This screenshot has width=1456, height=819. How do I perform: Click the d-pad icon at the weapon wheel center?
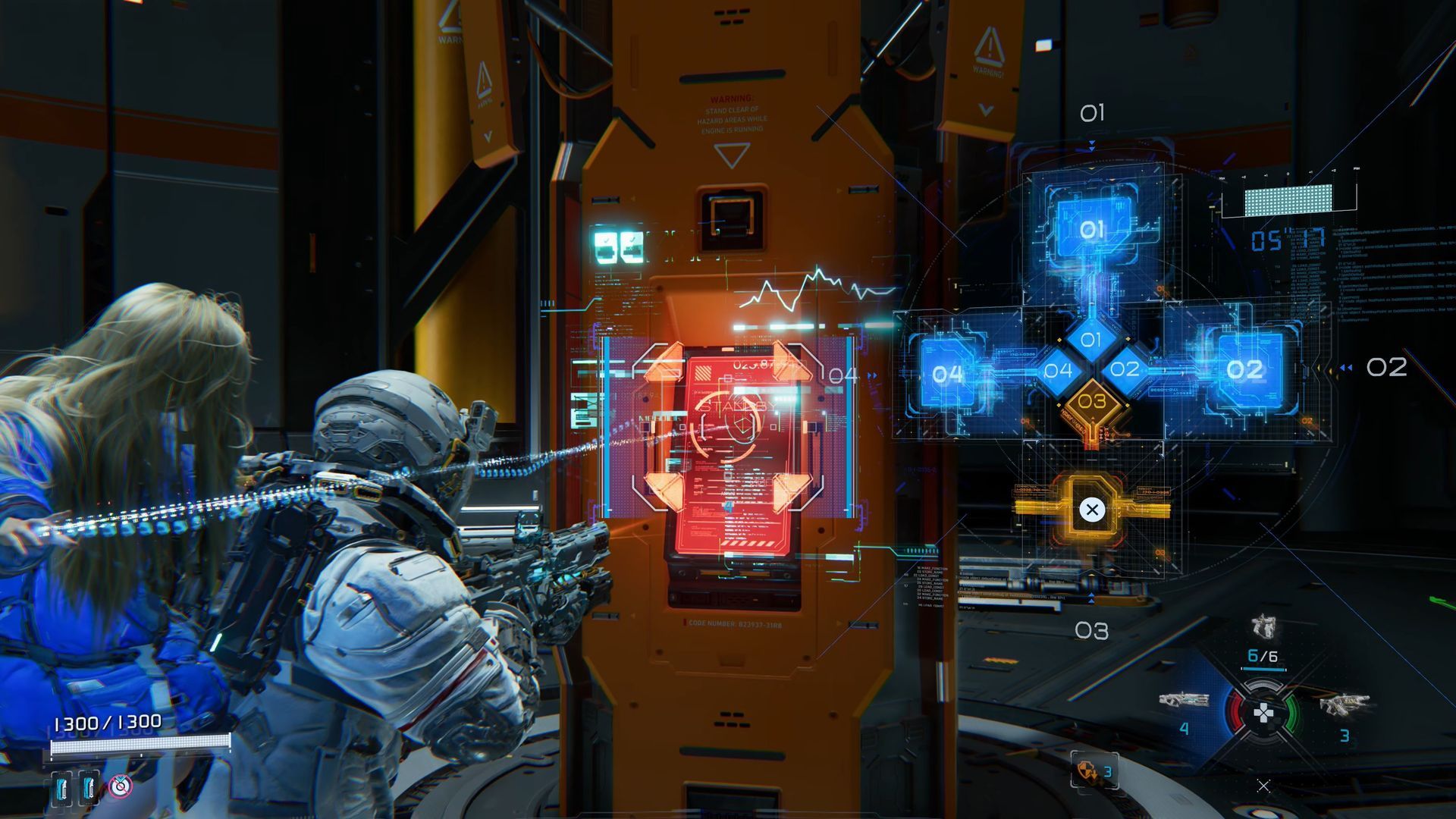click(x=1263, y=713)
